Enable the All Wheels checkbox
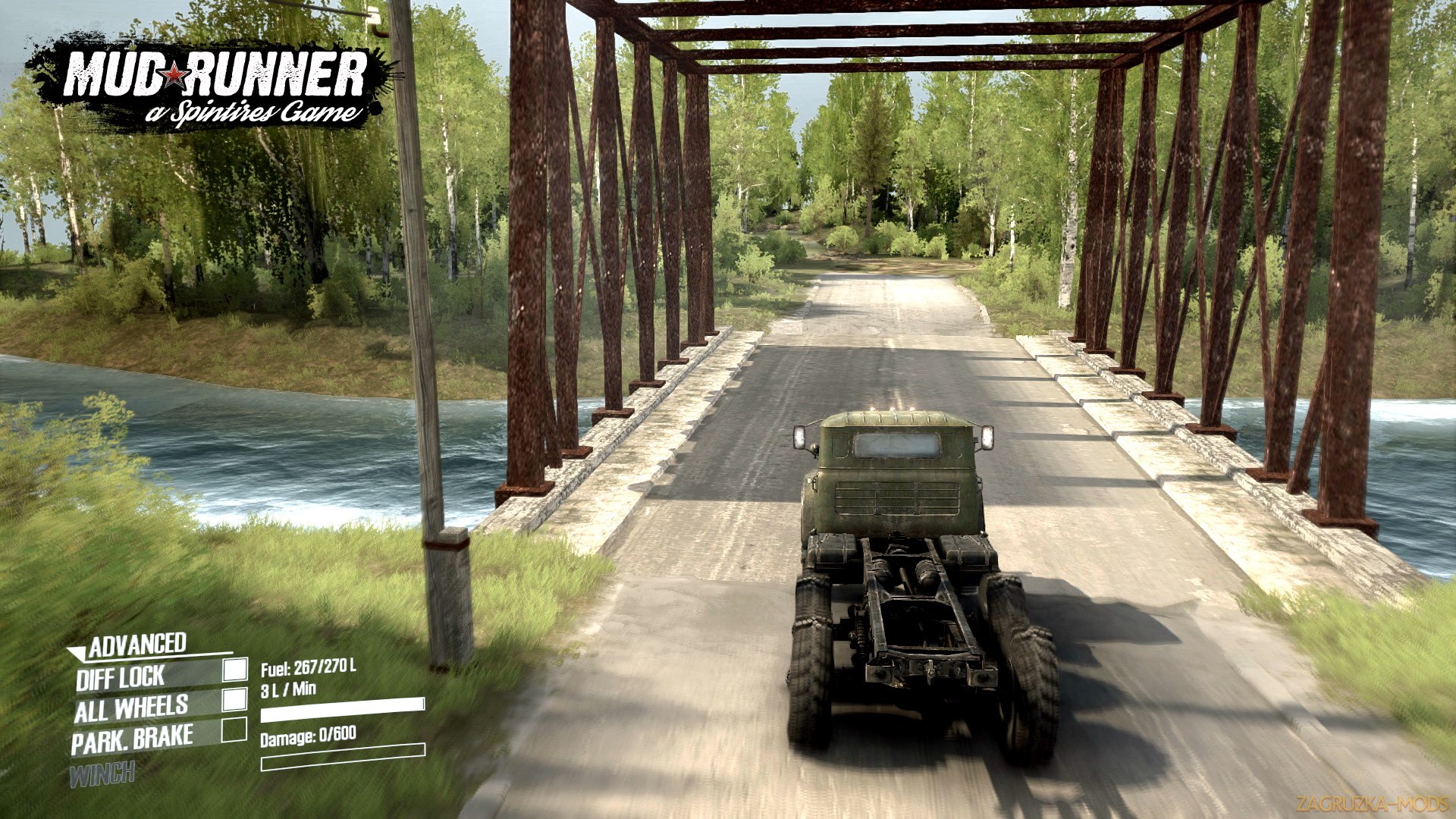This screenshot has height=819, width=1456. pyautogui.click(x=235, y=699)
